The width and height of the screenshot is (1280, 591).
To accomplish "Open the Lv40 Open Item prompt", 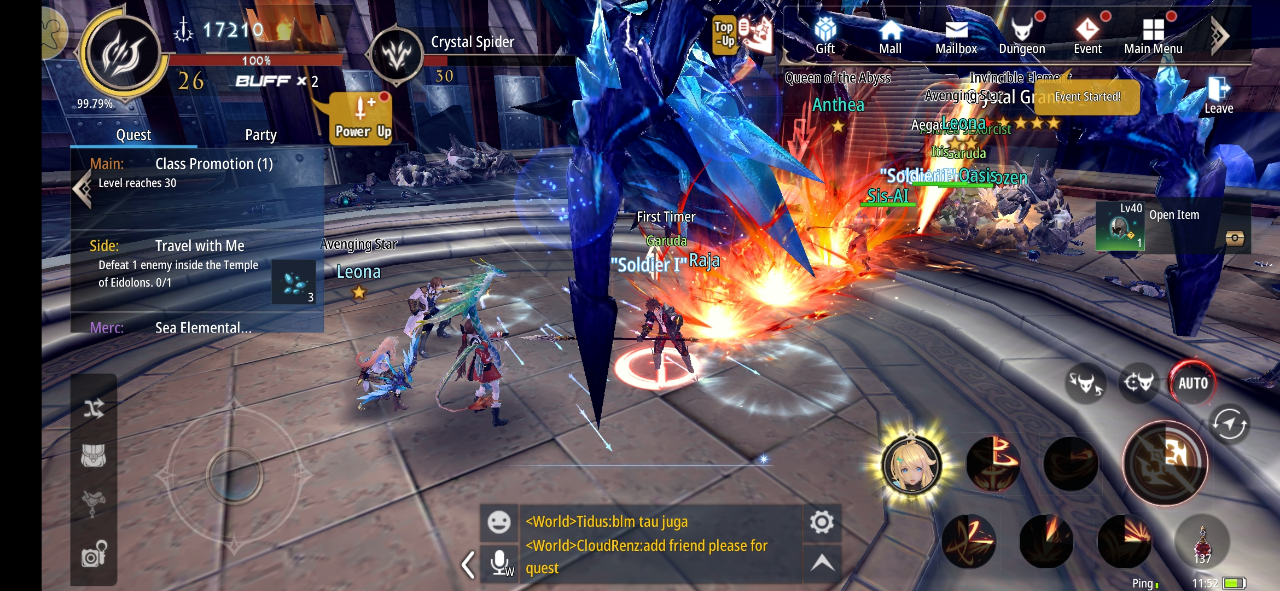I will tap(1172, 227).
